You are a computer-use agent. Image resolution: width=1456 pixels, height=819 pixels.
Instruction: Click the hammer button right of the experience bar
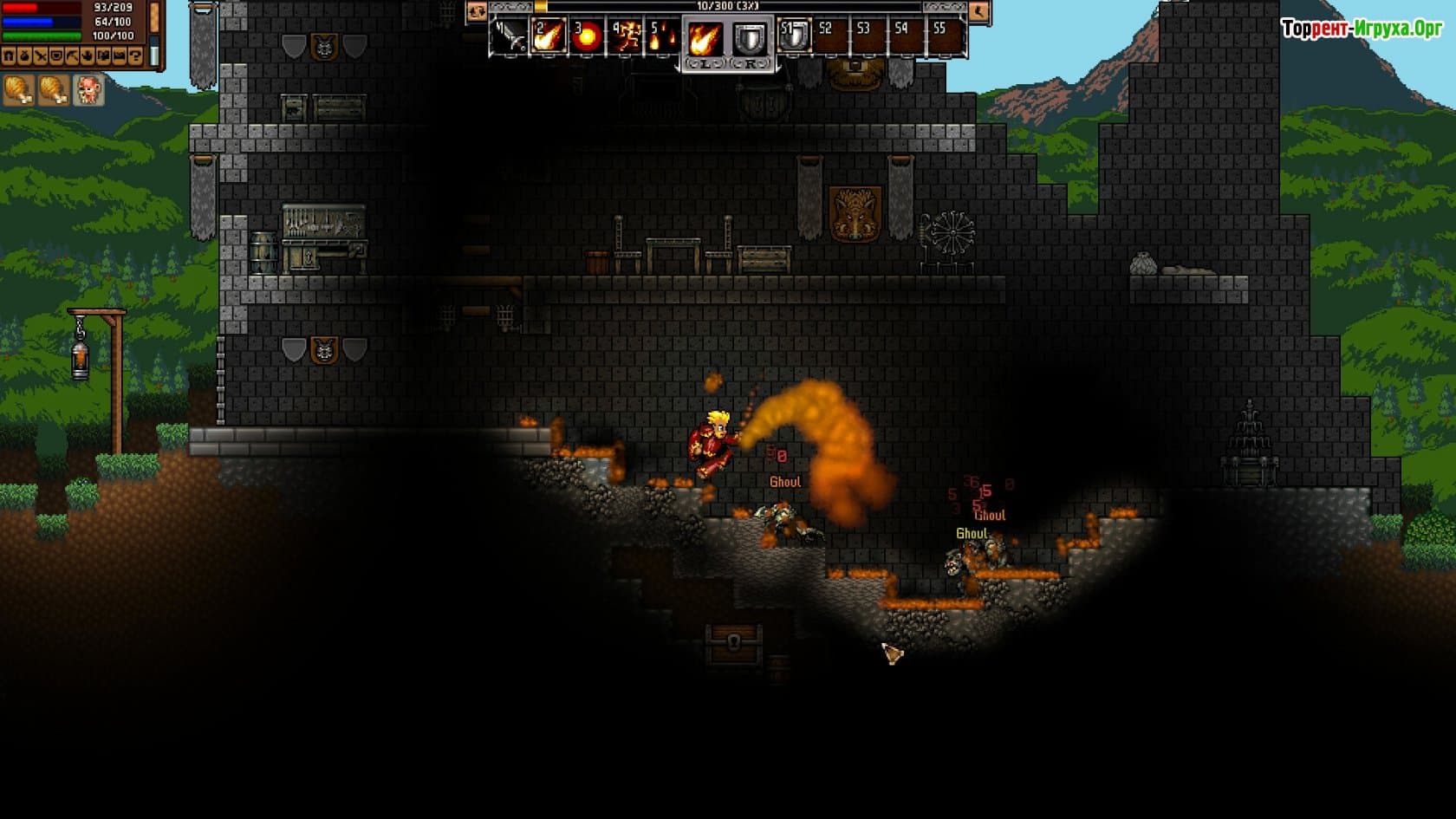coord(978,11)
